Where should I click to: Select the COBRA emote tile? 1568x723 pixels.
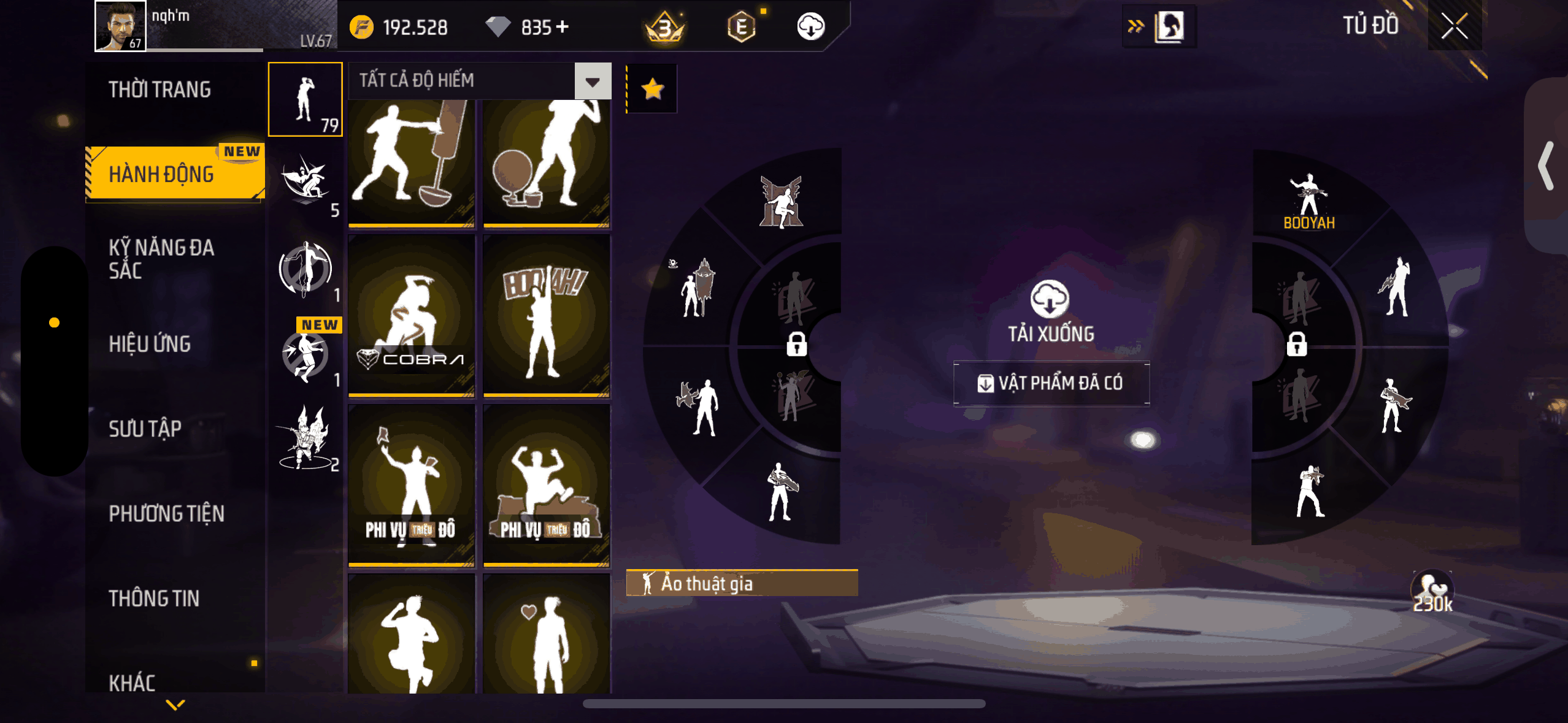pyautogui.click(x=412, y=316)
